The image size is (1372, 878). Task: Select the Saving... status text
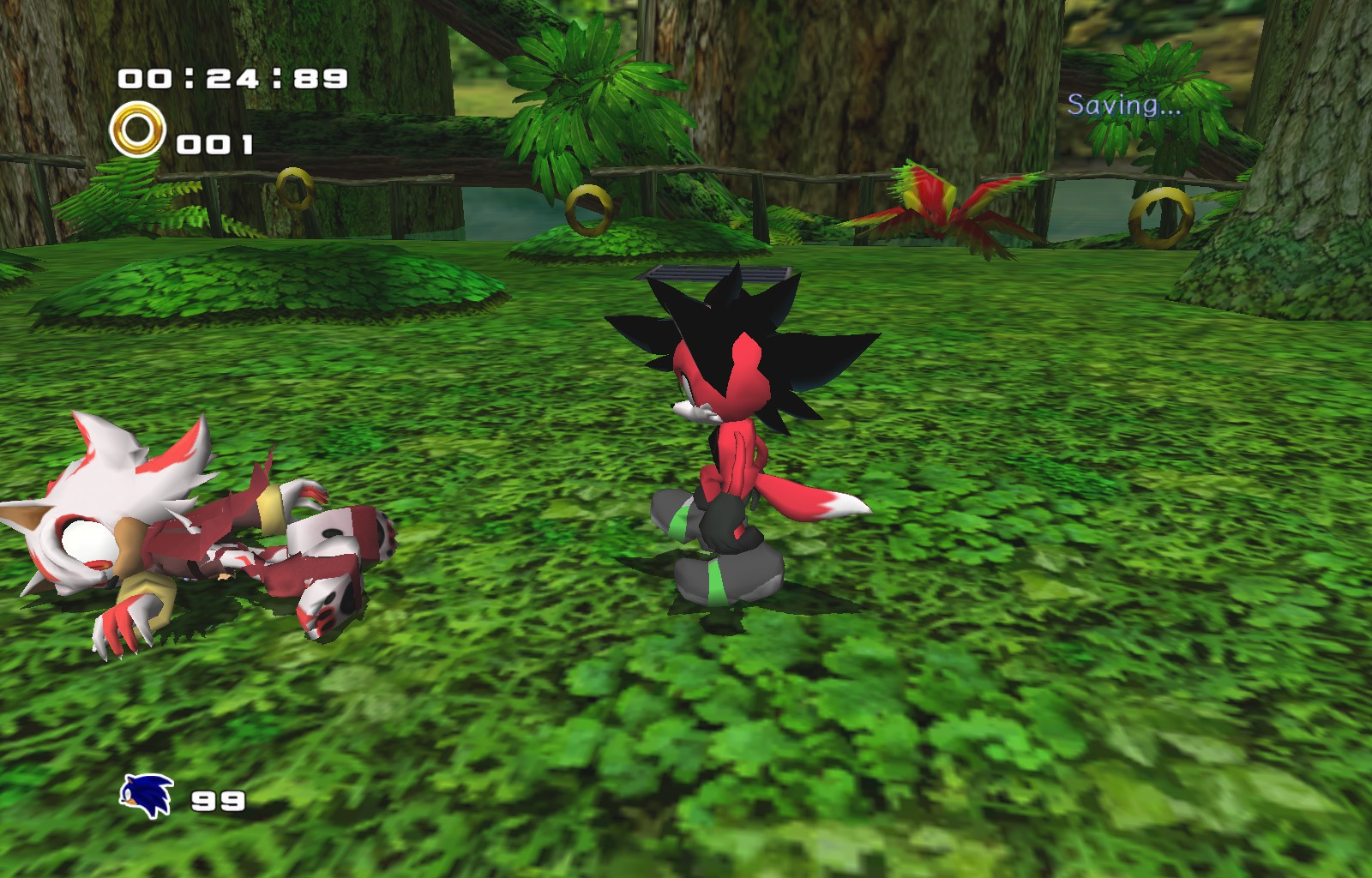pos(1128,105)
